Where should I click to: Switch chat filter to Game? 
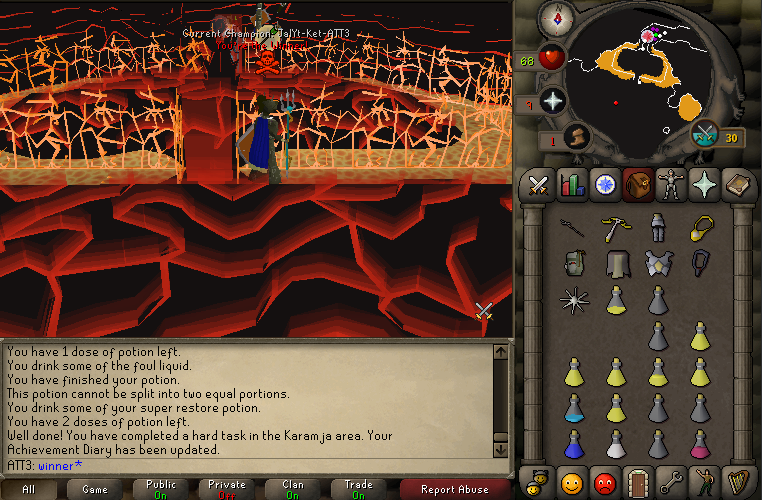95,489
